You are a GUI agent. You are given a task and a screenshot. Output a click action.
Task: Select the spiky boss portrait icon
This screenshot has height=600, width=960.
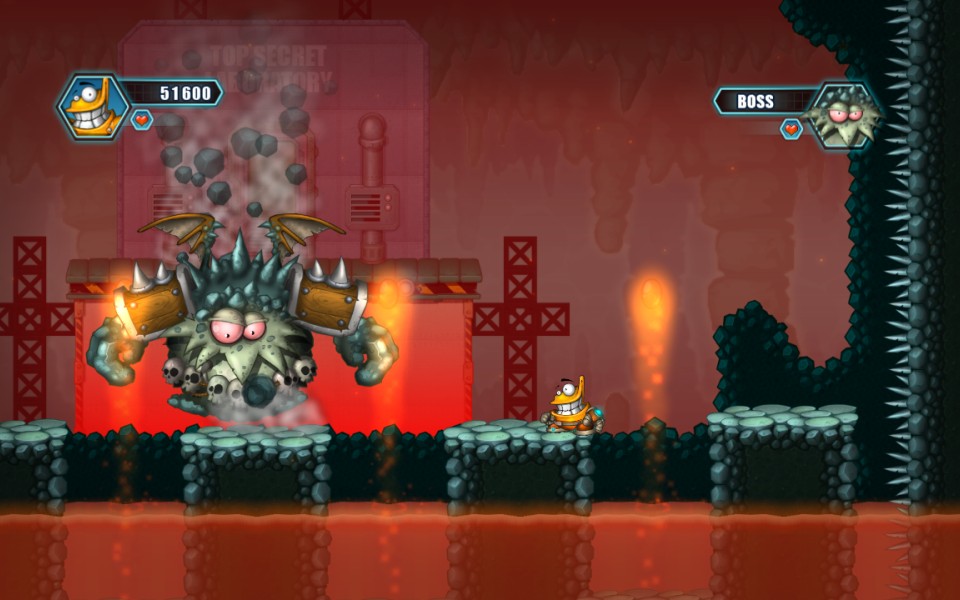[x=845, y=114]
